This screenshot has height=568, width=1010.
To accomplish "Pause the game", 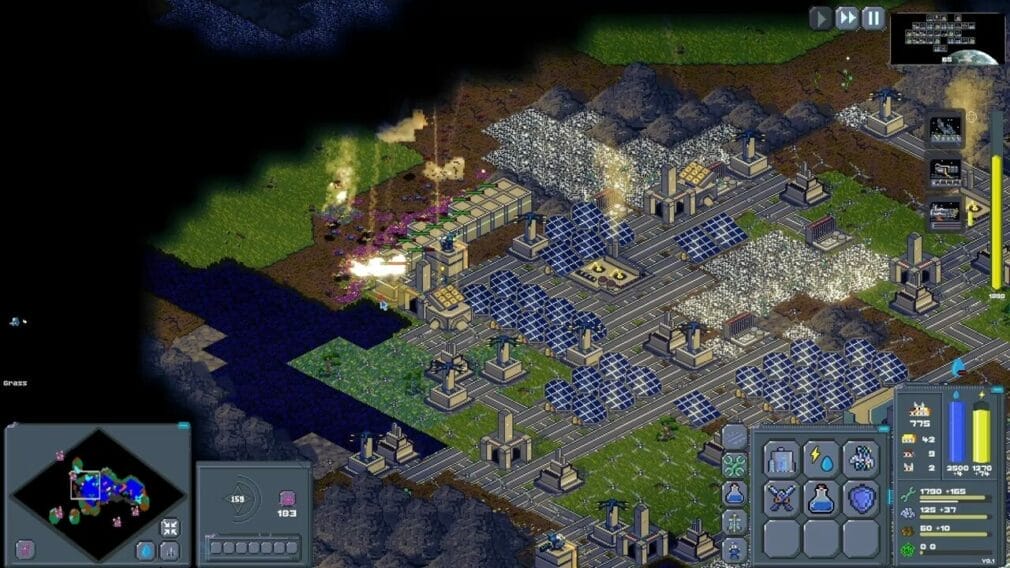I will (x=873, y=18).
